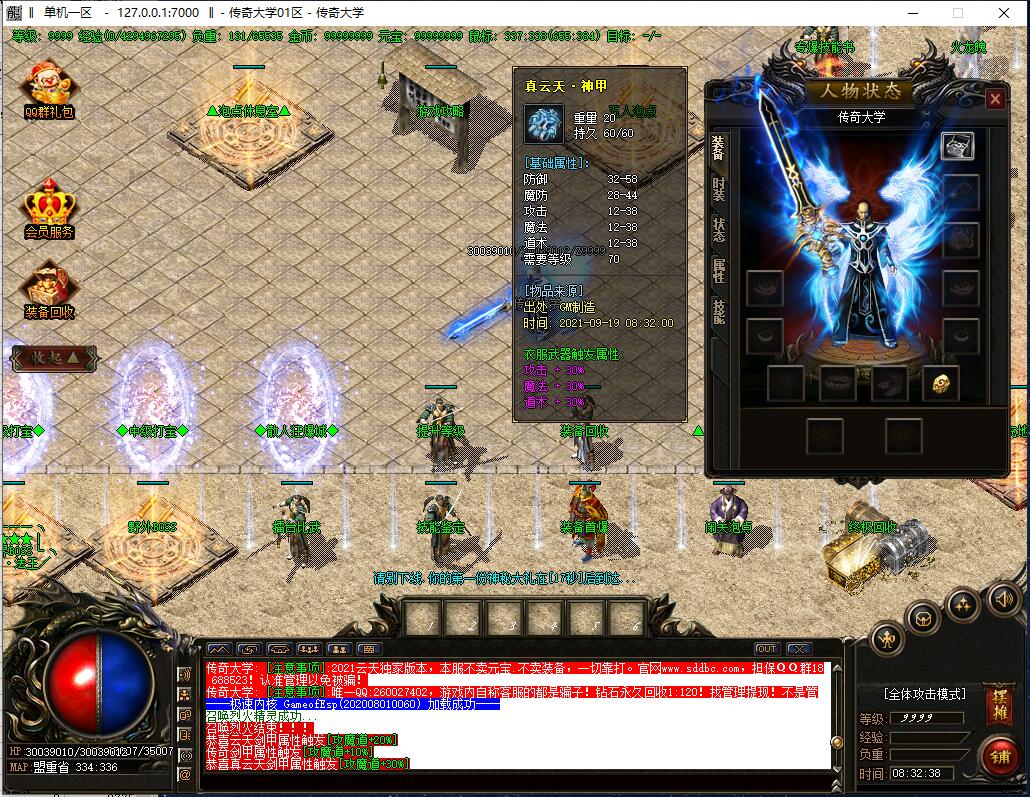1030x797 pixels.
Task: Select the 装备 equipment tab
Action: 718,148
